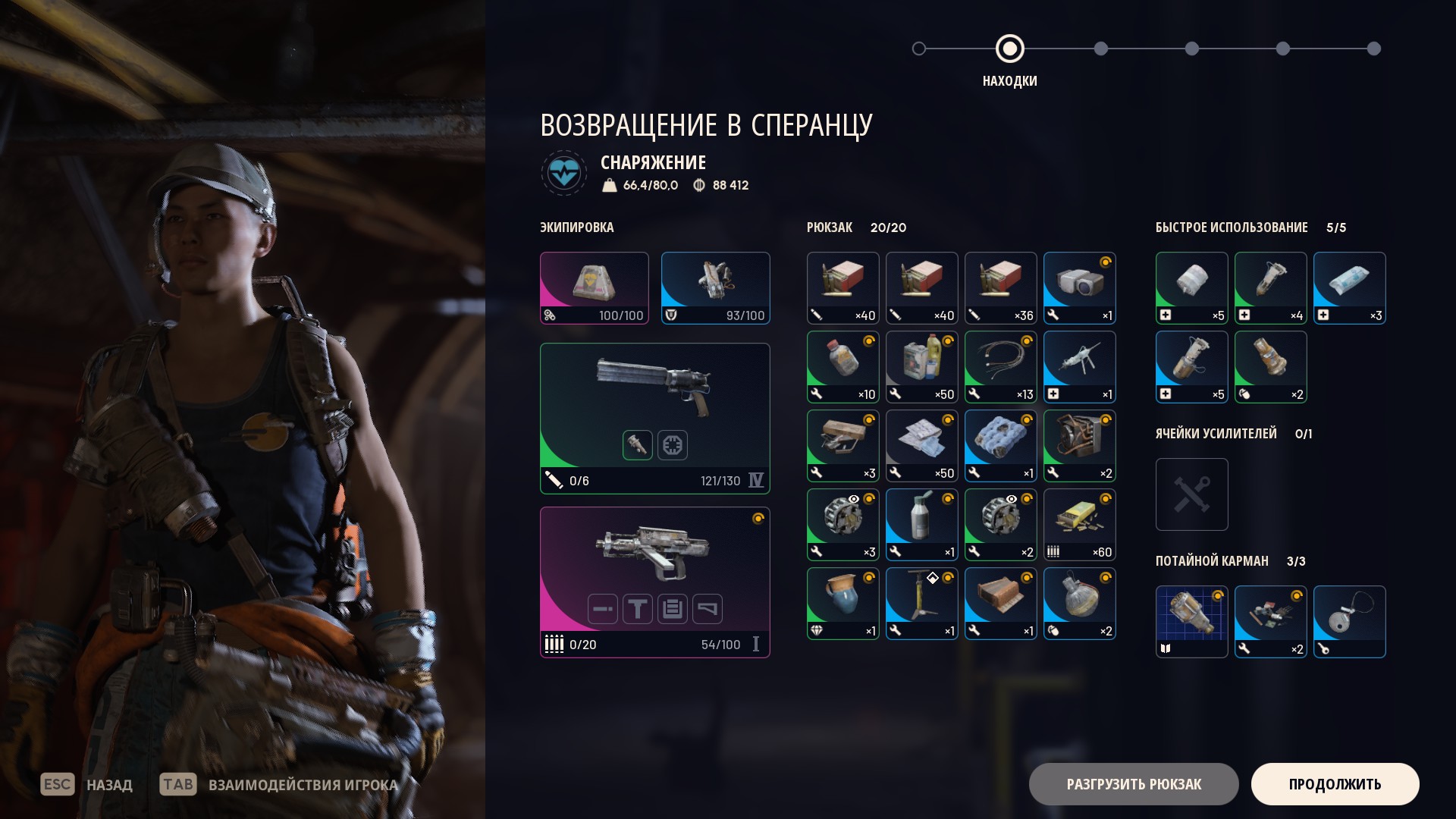The height and width of the screenshot is (819, 1456).
Task: Click the diamond marker on the pickaxe item
Action: (x=932, y=576)
